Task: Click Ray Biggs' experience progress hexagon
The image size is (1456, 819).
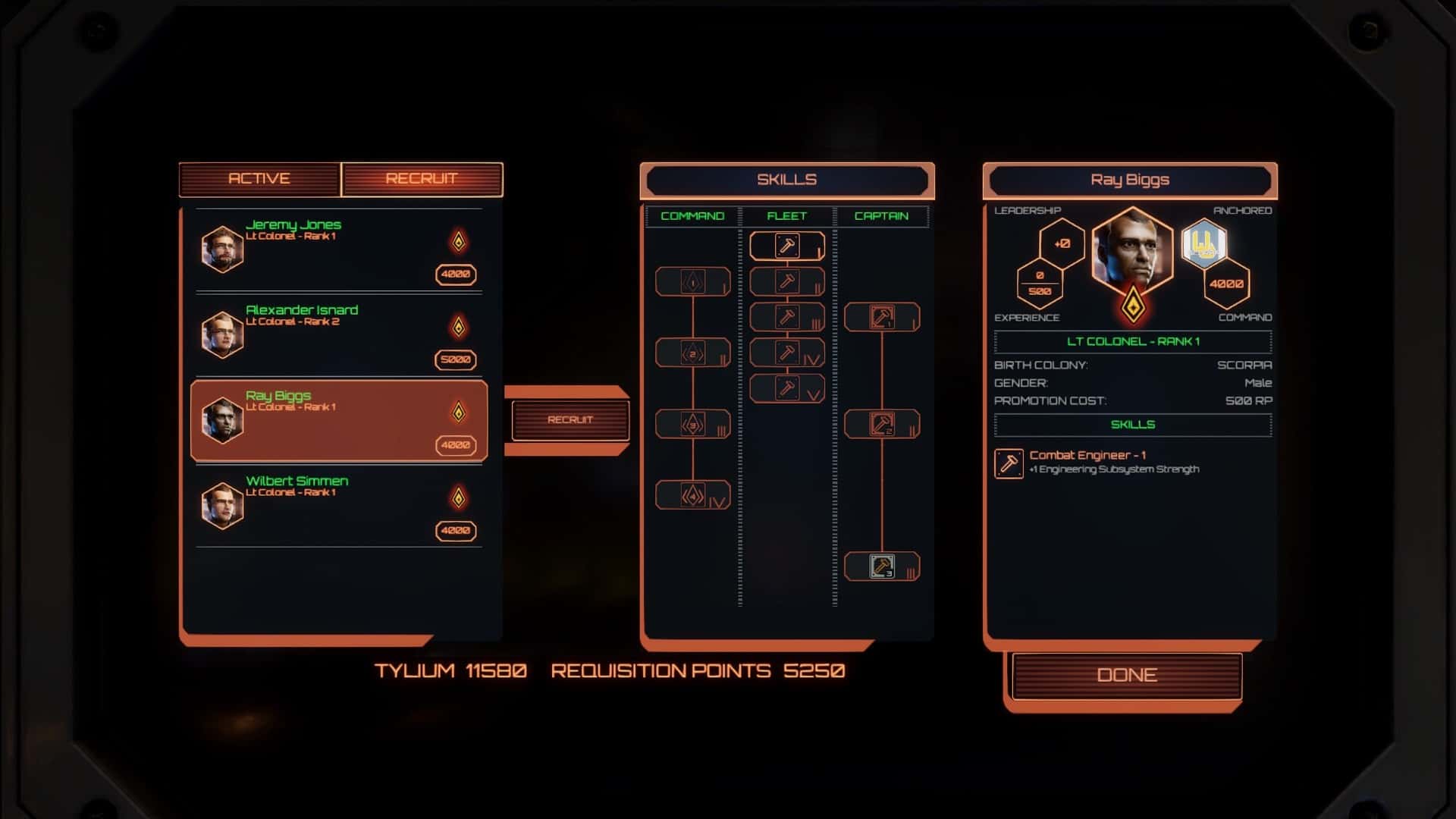Action: click(x=1041, y=281)
